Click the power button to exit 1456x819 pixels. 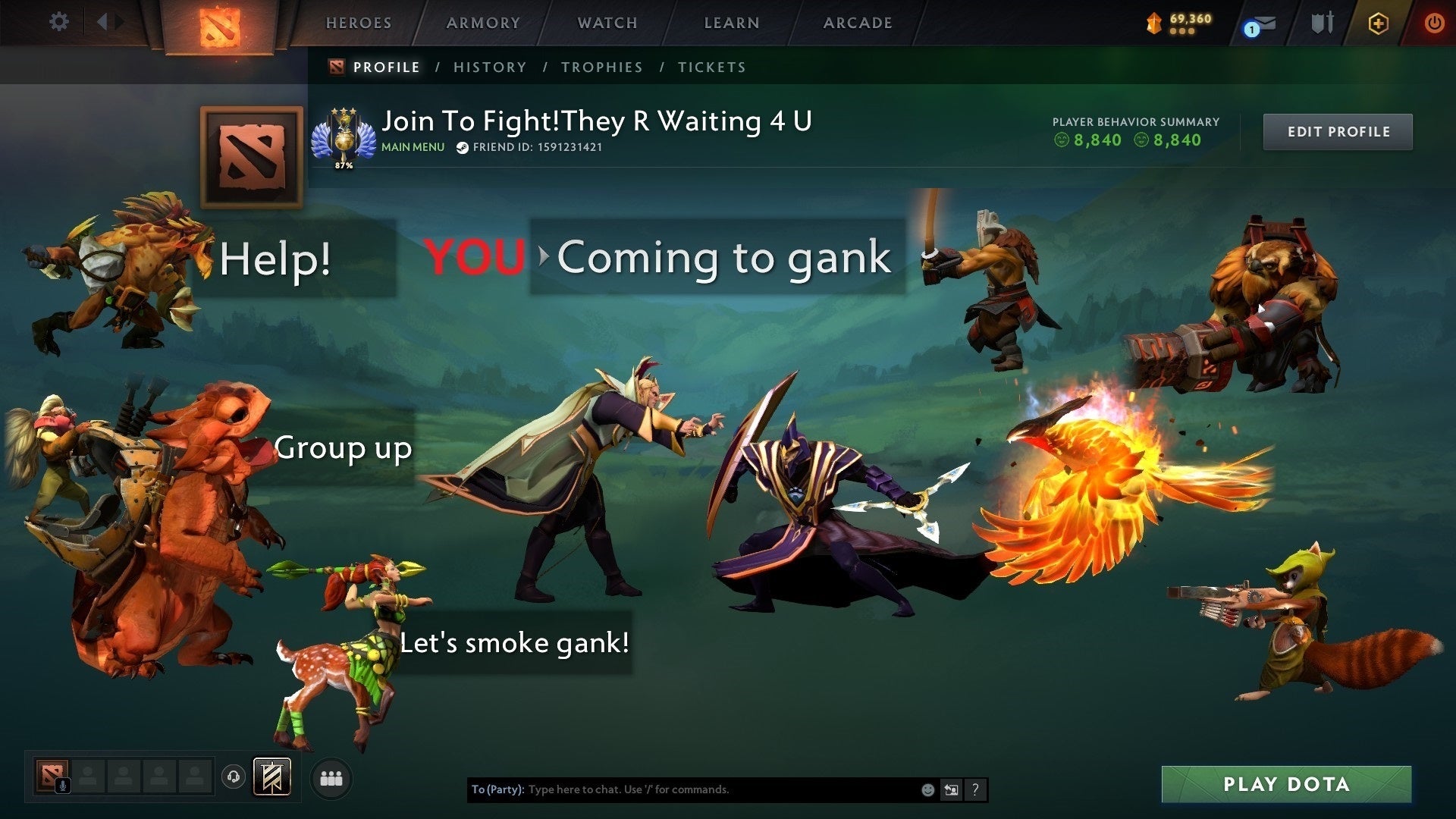1432,24
